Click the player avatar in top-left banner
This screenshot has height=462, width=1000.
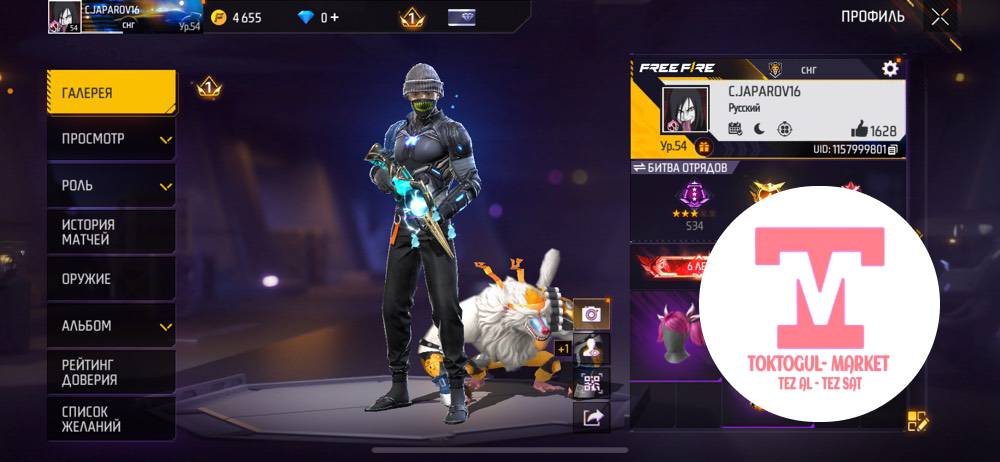(64, 16)
